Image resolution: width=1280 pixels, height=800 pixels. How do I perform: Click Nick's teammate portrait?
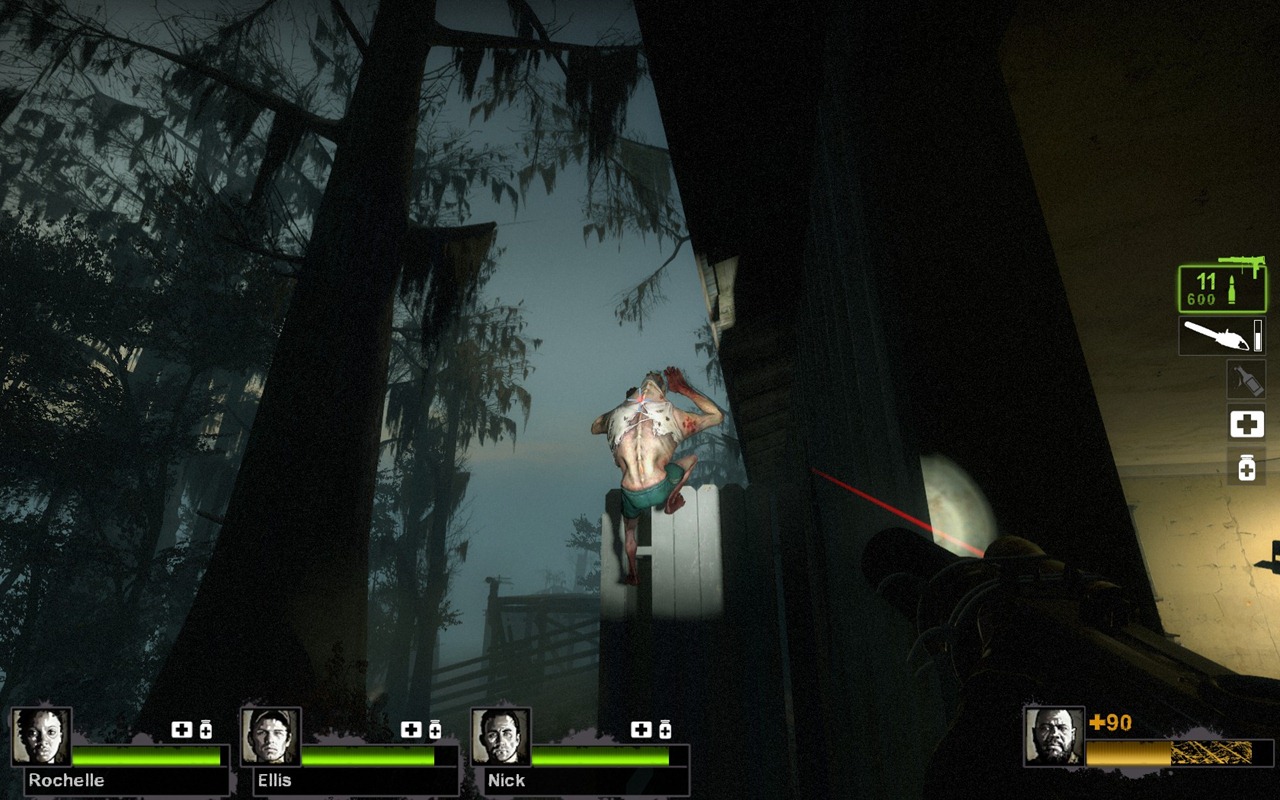coord(501,737)
